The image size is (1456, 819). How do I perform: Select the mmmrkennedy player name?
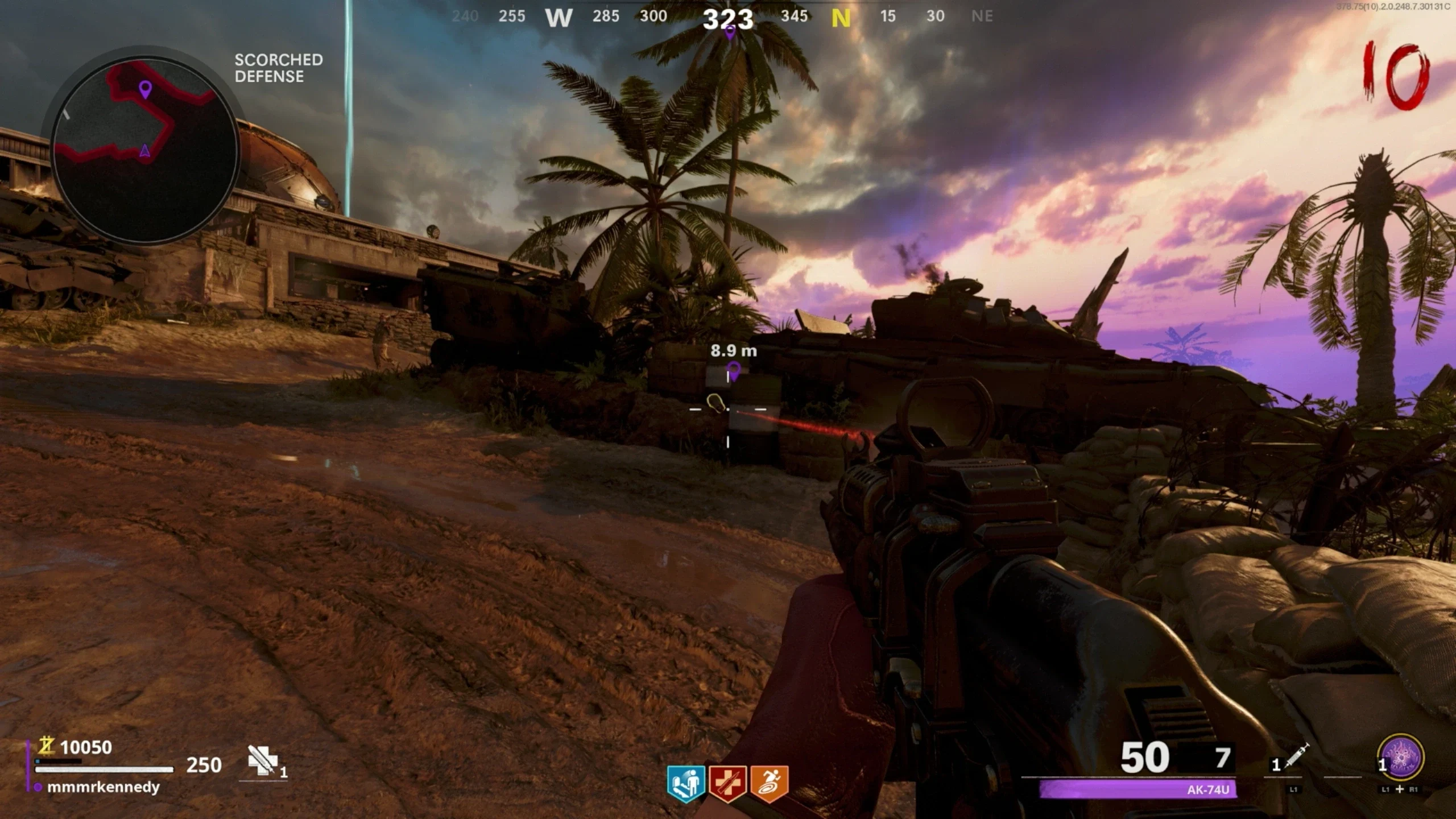(x=103, y=787)
